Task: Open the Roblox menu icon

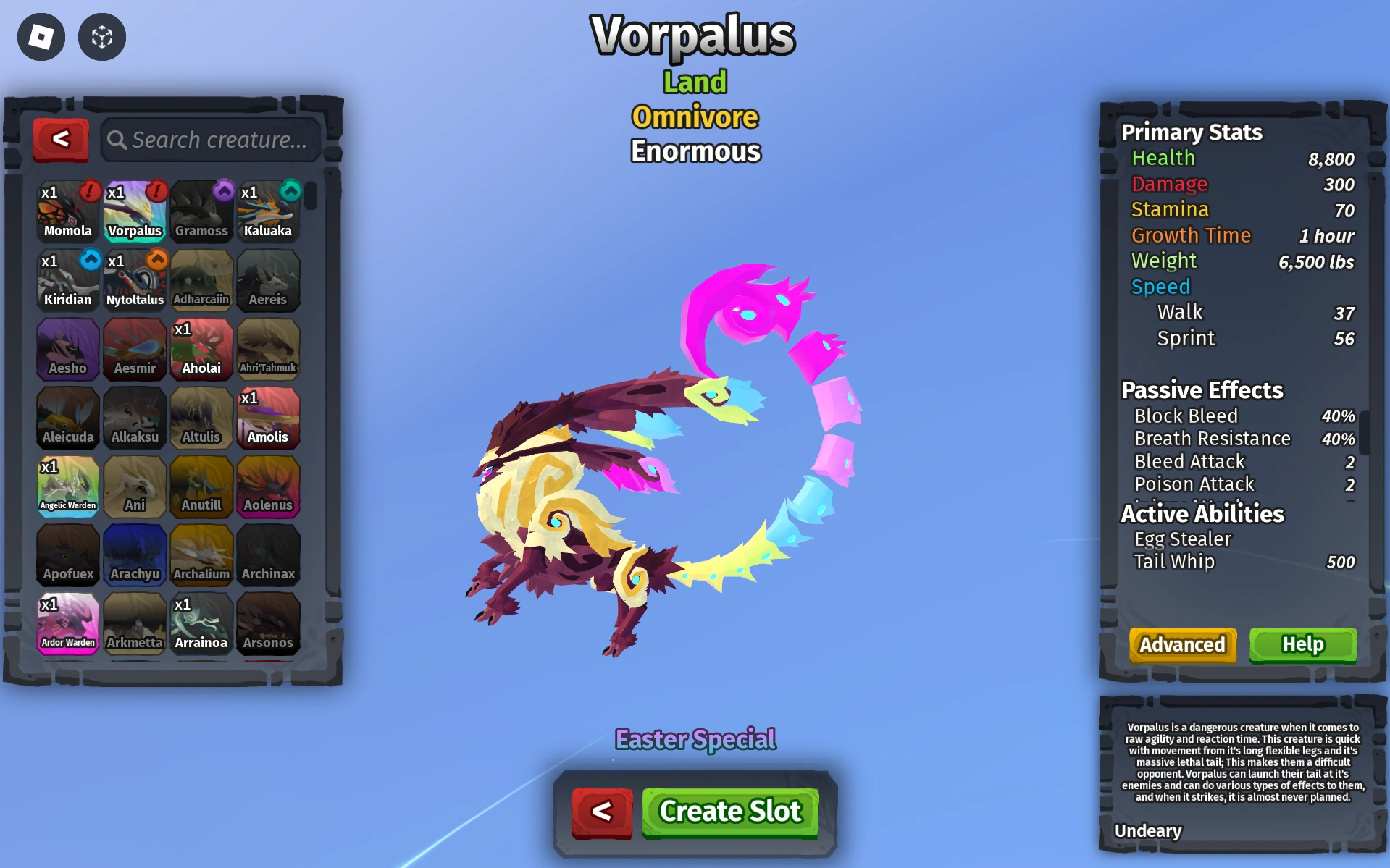Action: click(40, 37)
